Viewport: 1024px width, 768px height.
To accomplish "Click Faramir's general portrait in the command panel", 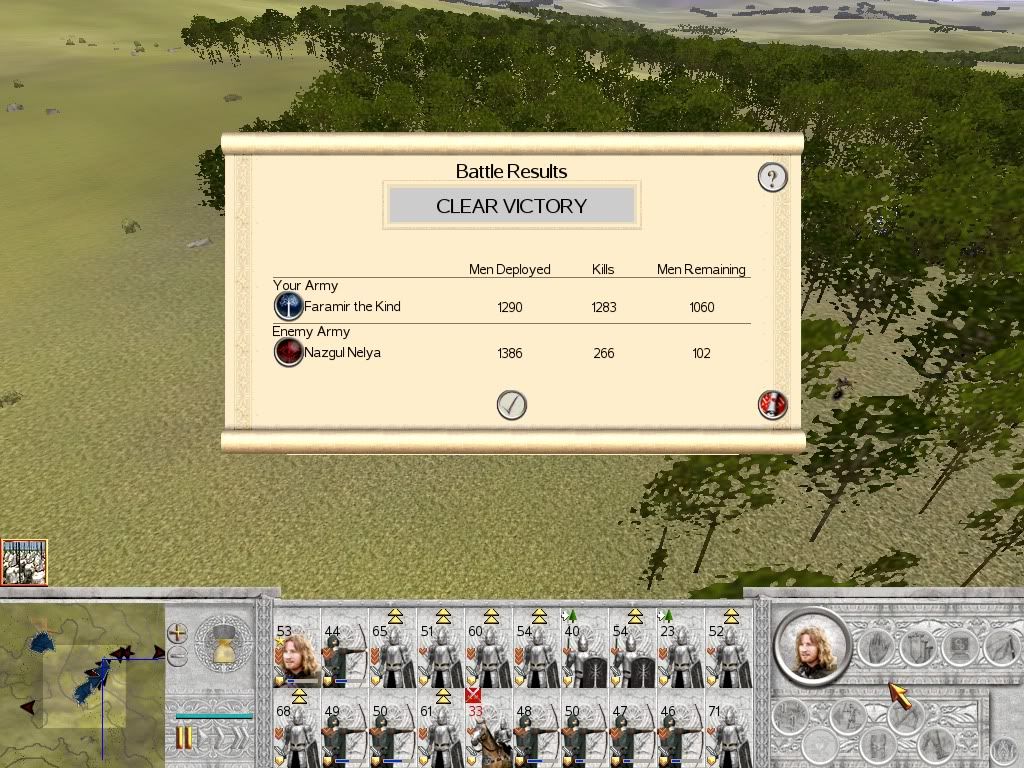I will tap(811, 647).
